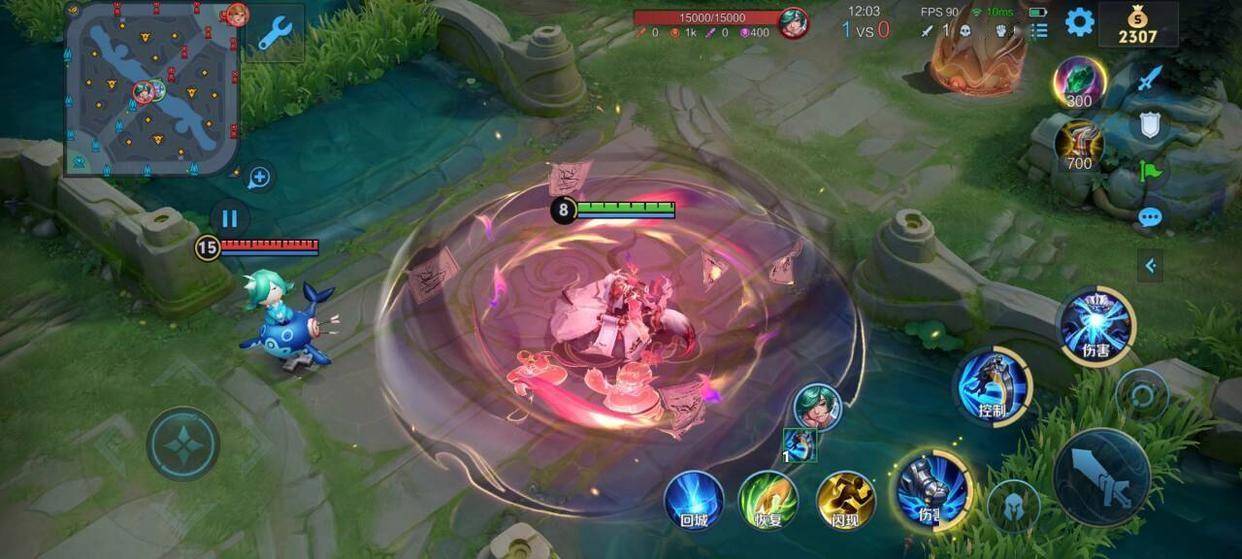1242x559 pixels.
Task: Cast the 闪现 flash spell
Action: pyautogui.click(x=846, y=500)
